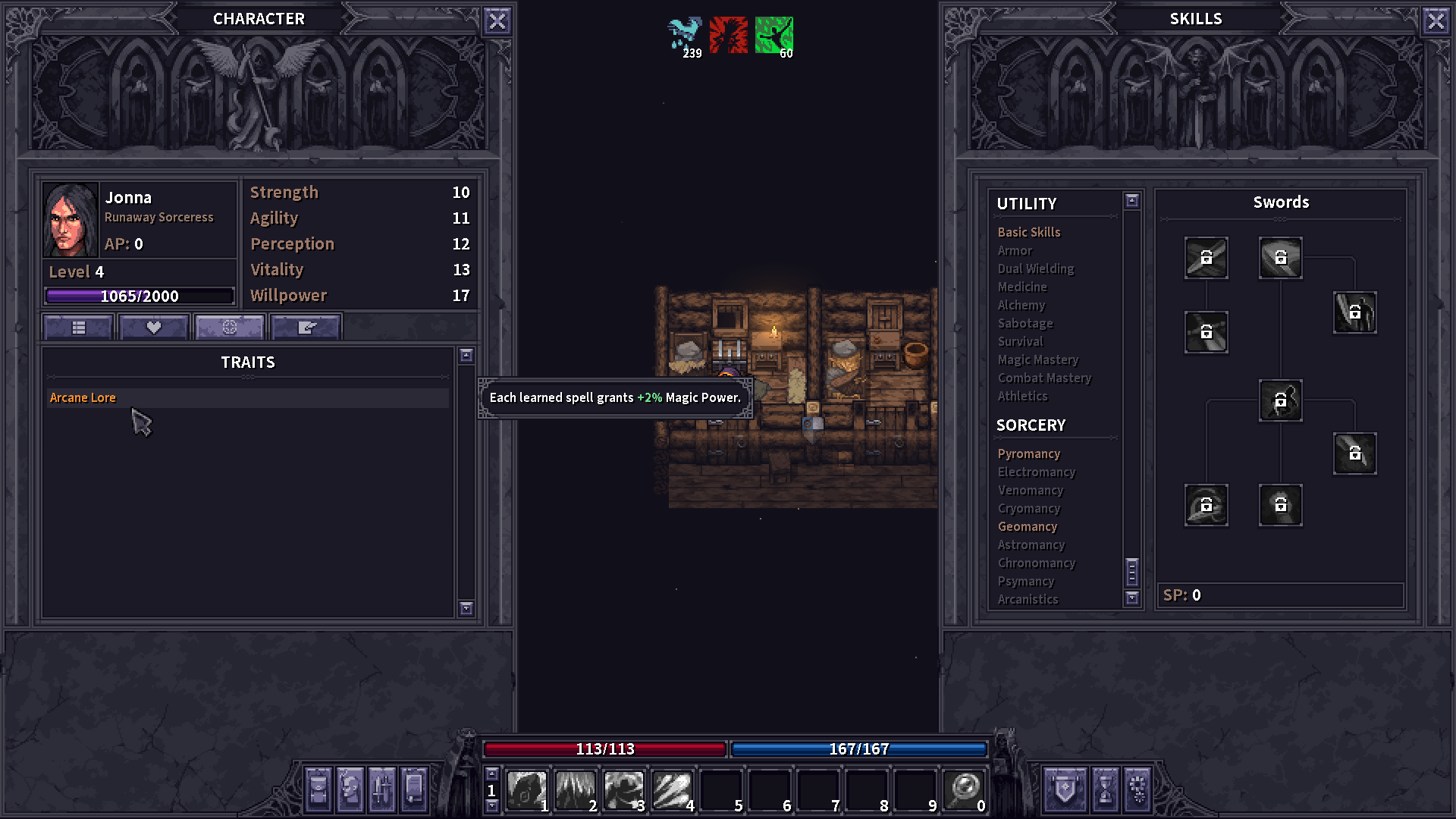Switch to the list-icon character tab
Screen dimensions: 1456x819
[79, 328]
